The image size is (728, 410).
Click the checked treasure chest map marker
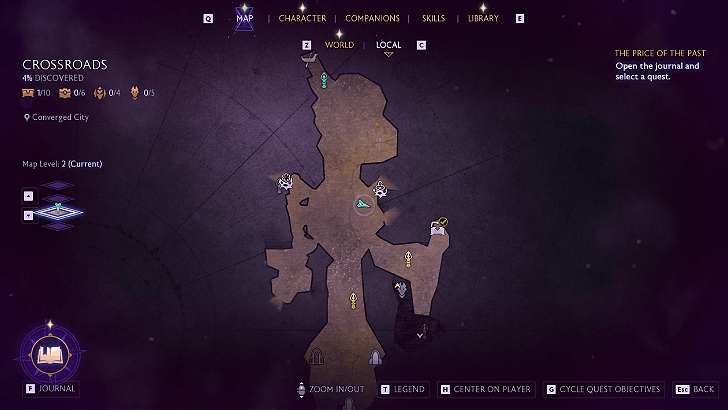click(438, 227)
